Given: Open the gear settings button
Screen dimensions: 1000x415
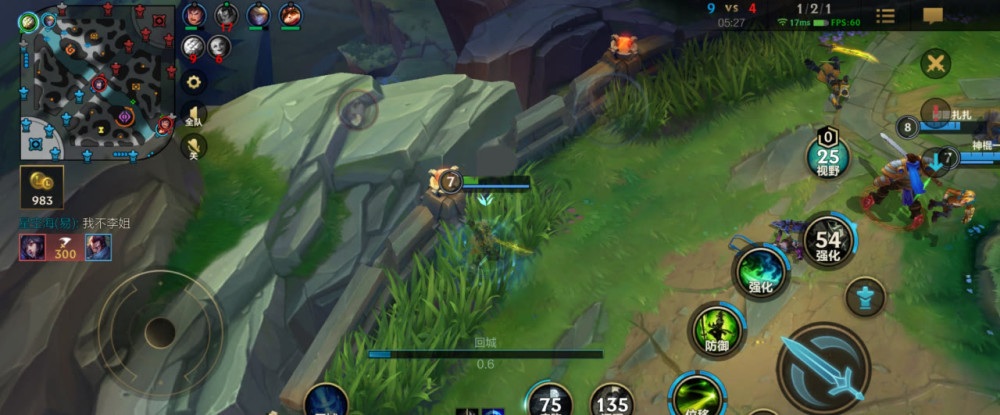Looking at the screenshot, I should 194,82.
